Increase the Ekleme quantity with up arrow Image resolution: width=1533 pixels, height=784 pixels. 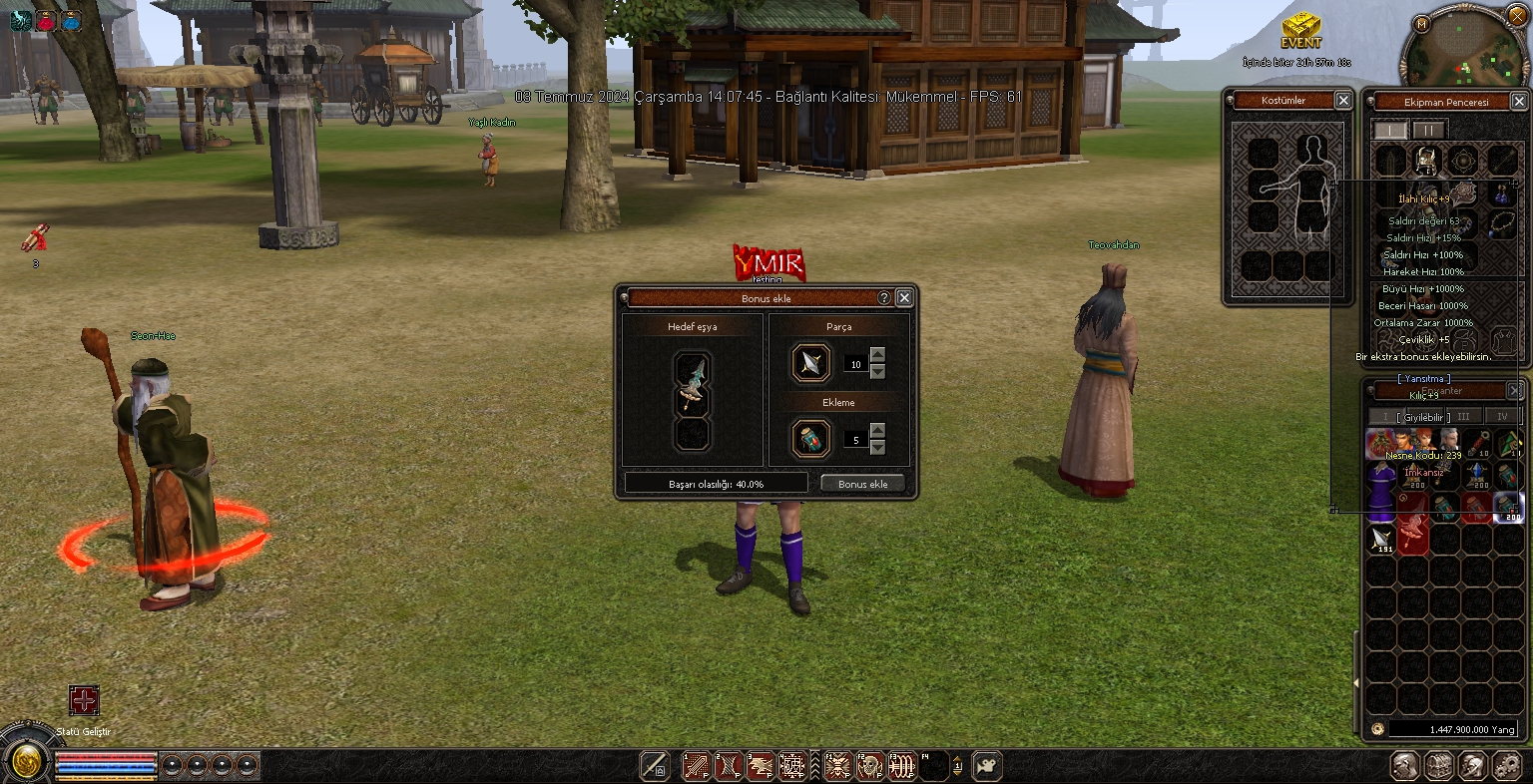pos(877,430)
